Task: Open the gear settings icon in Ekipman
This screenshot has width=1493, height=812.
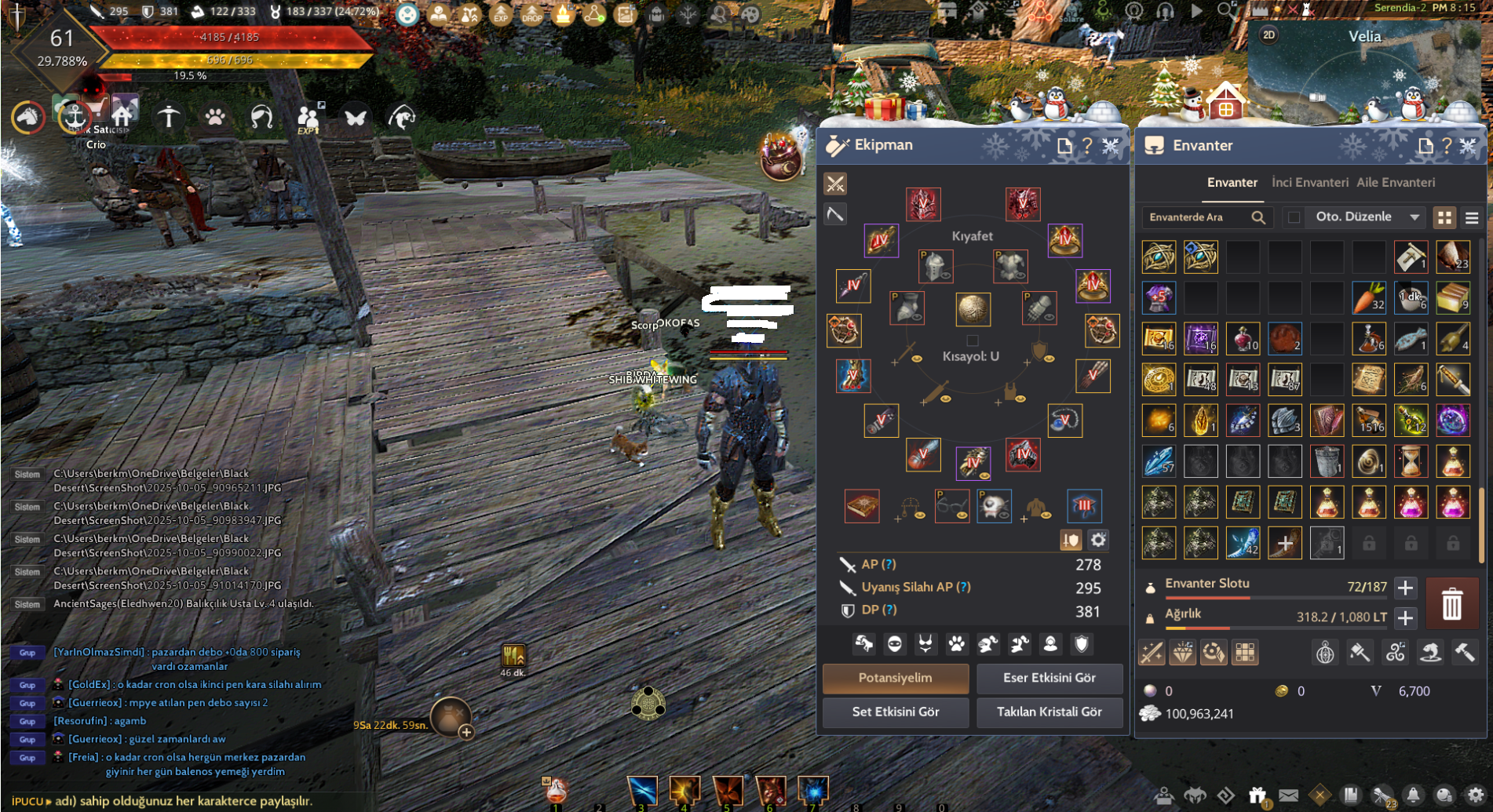Action: [x=1098, y=540]
